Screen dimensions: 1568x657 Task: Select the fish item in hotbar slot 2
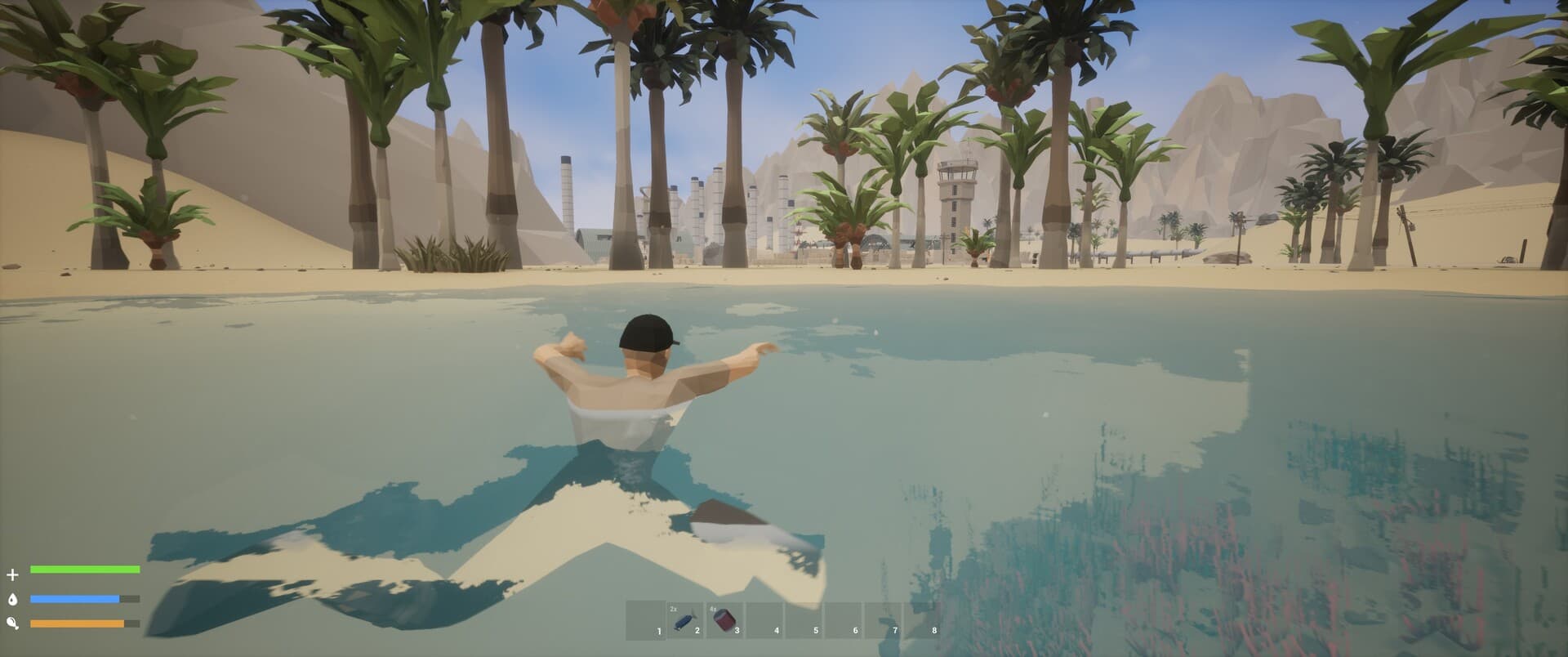(x=686, y=621)
